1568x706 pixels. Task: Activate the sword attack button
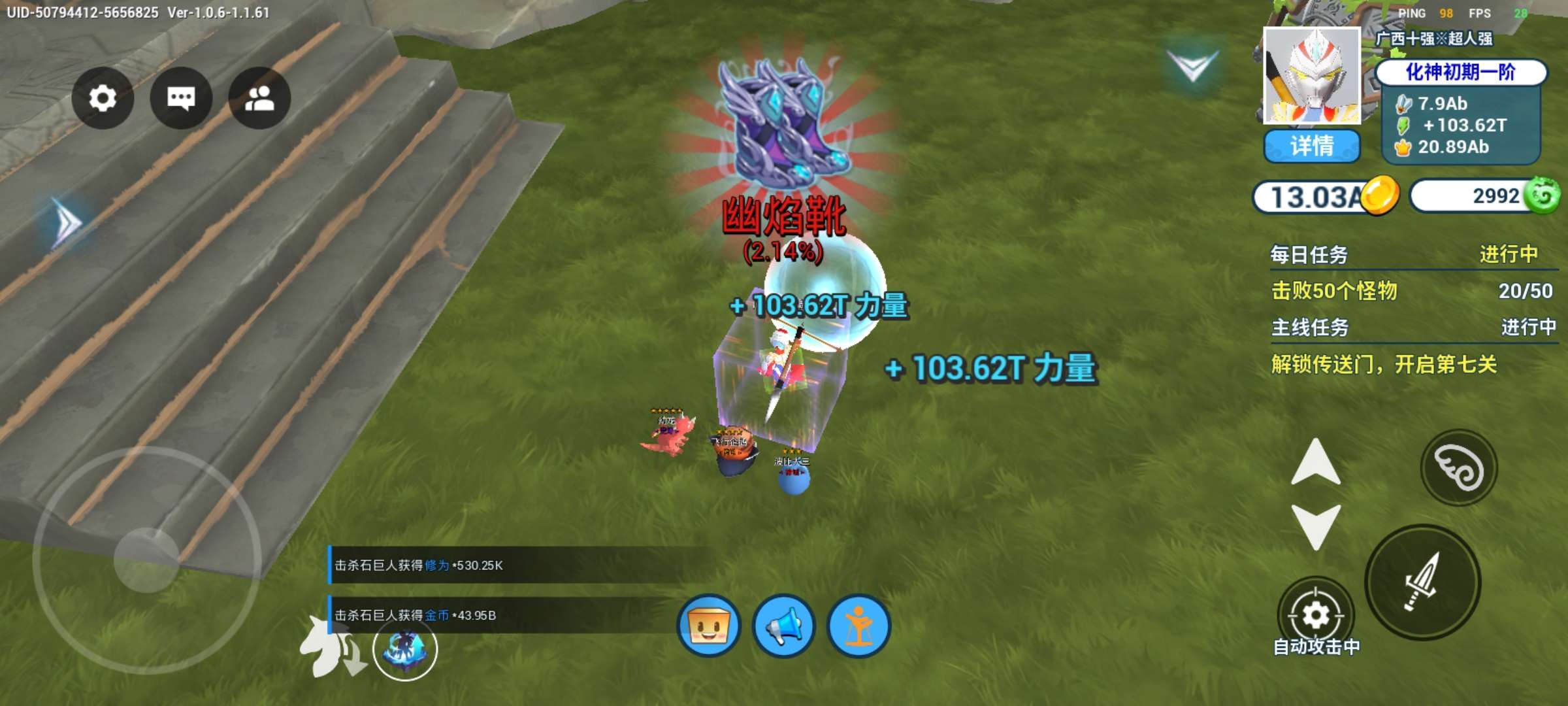tap(1422, 582)
